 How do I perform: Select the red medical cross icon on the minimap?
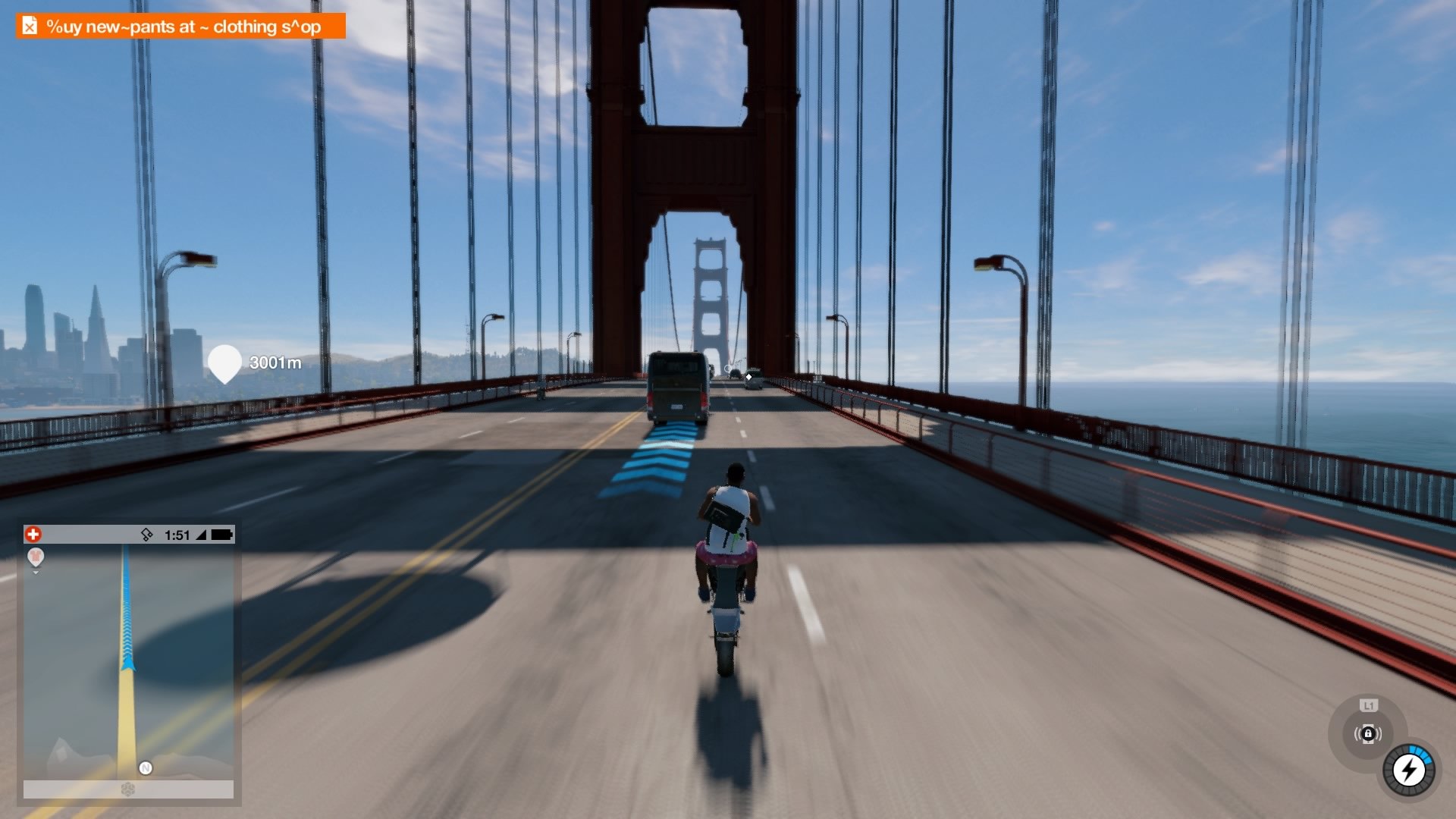pos(33,534)
